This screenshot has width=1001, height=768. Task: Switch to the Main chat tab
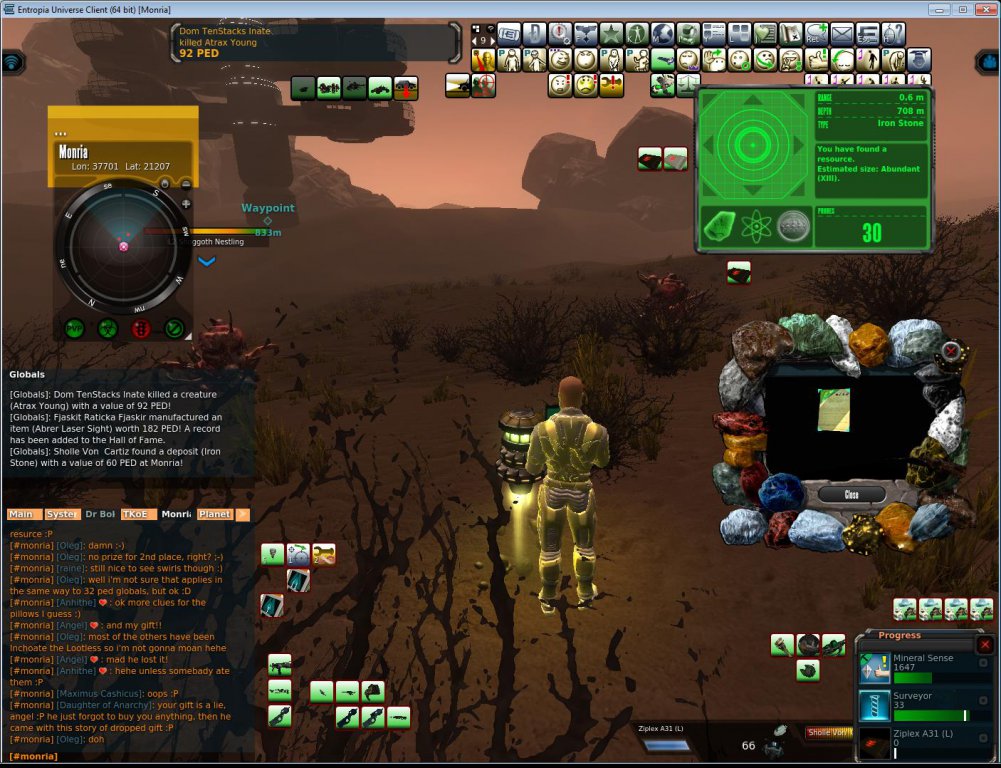(x=21, y=514)
